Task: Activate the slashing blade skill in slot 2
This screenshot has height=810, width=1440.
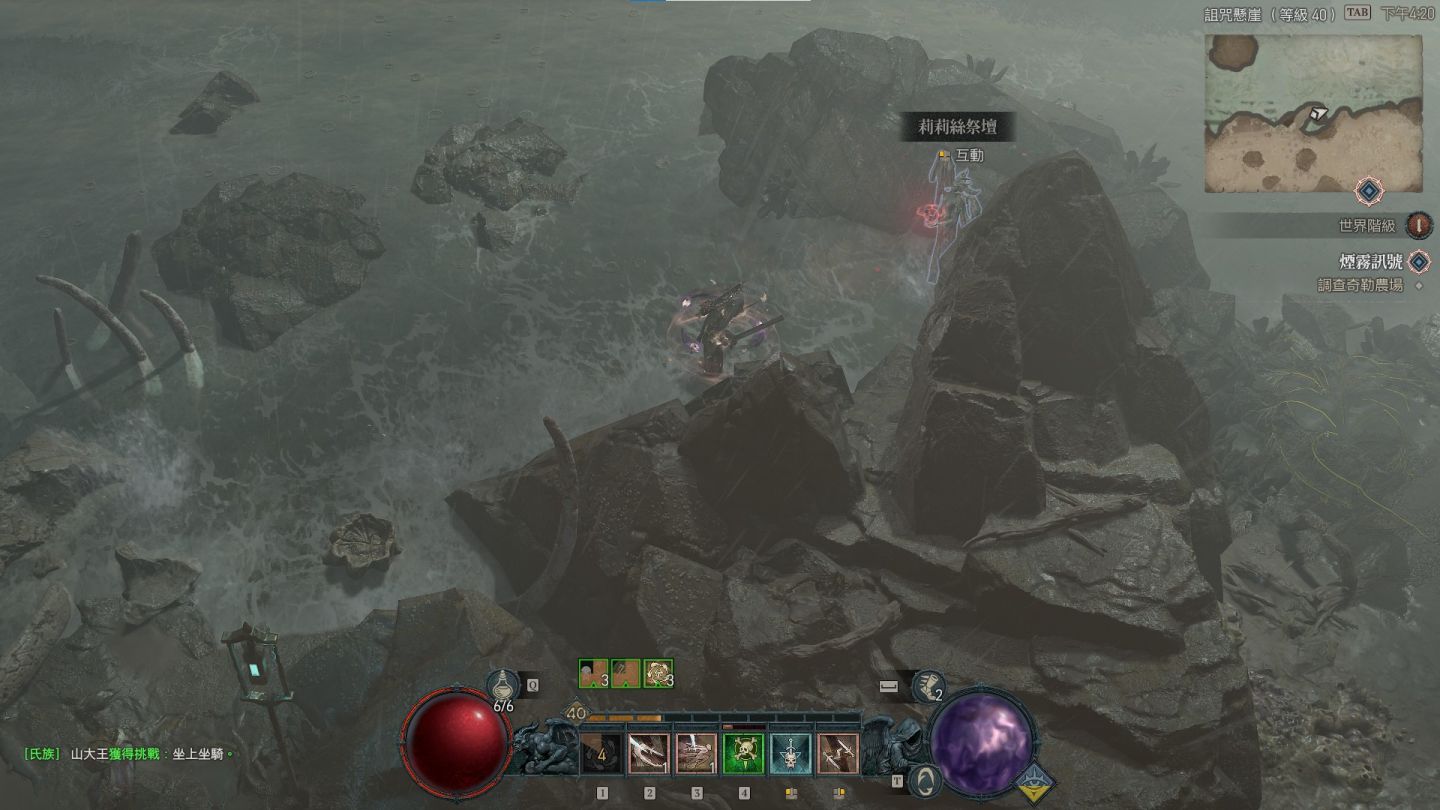Action: click(648, 753)
